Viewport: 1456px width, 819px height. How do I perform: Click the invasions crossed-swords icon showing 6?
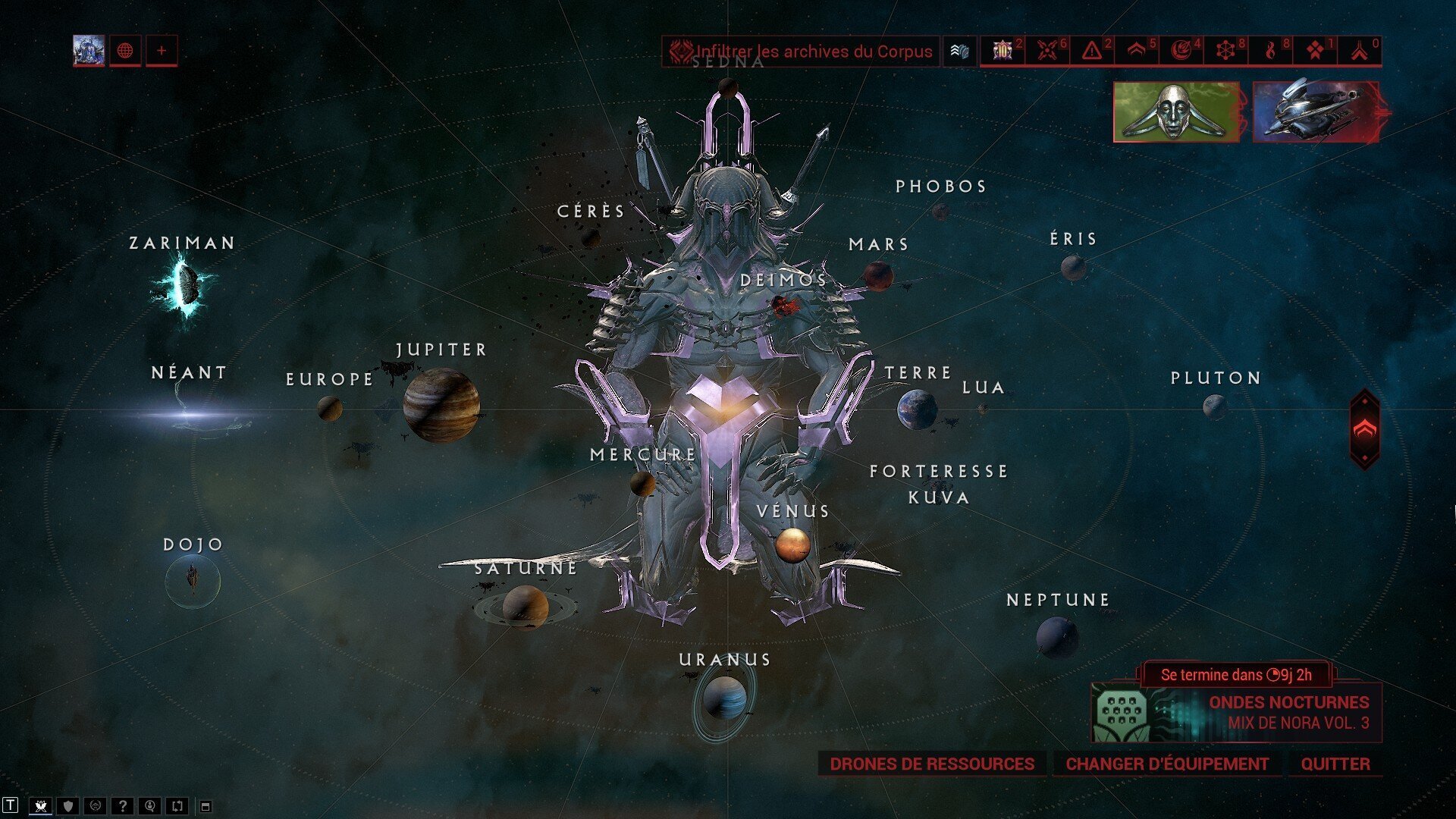coord(1049,51)
